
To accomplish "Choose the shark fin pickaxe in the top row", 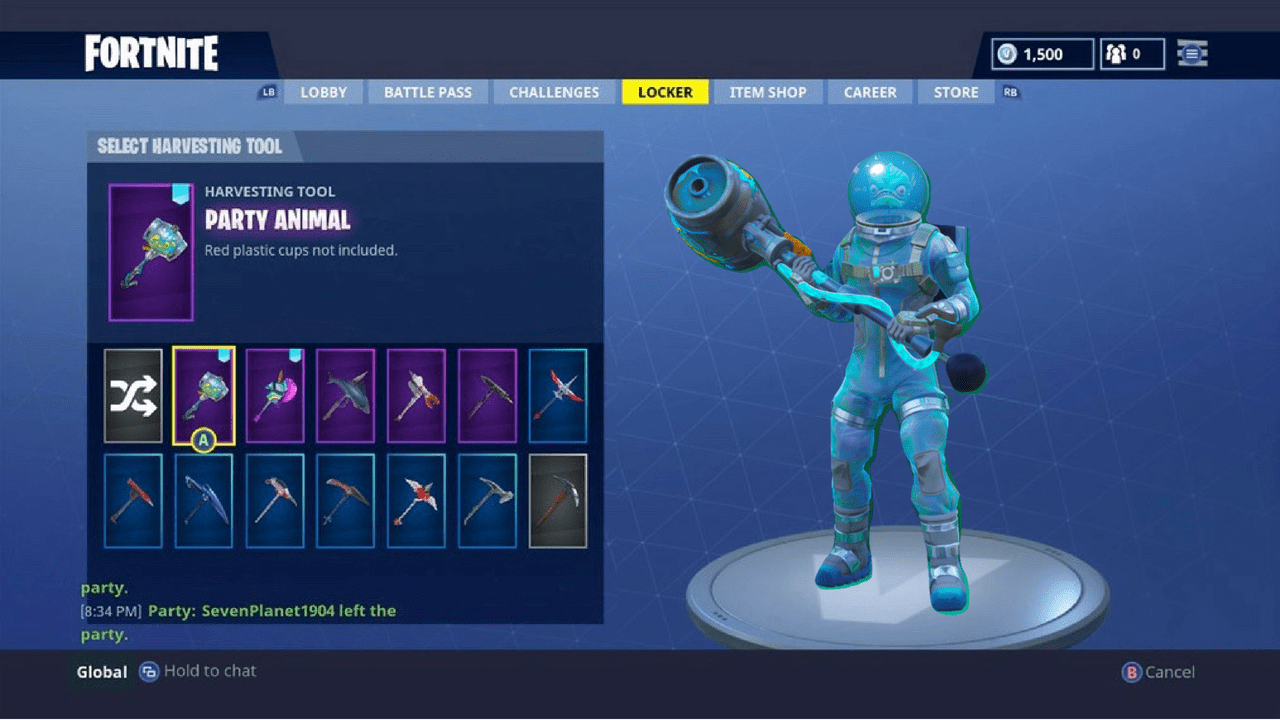I will pos(345,396).
